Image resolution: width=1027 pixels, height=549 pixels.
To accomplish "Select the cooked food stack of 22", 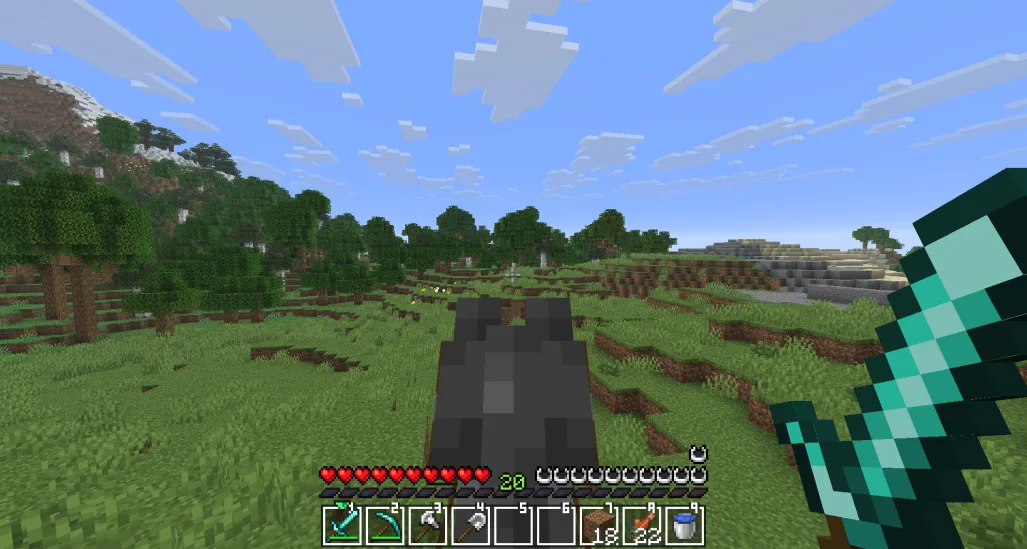I will (642, 524).
